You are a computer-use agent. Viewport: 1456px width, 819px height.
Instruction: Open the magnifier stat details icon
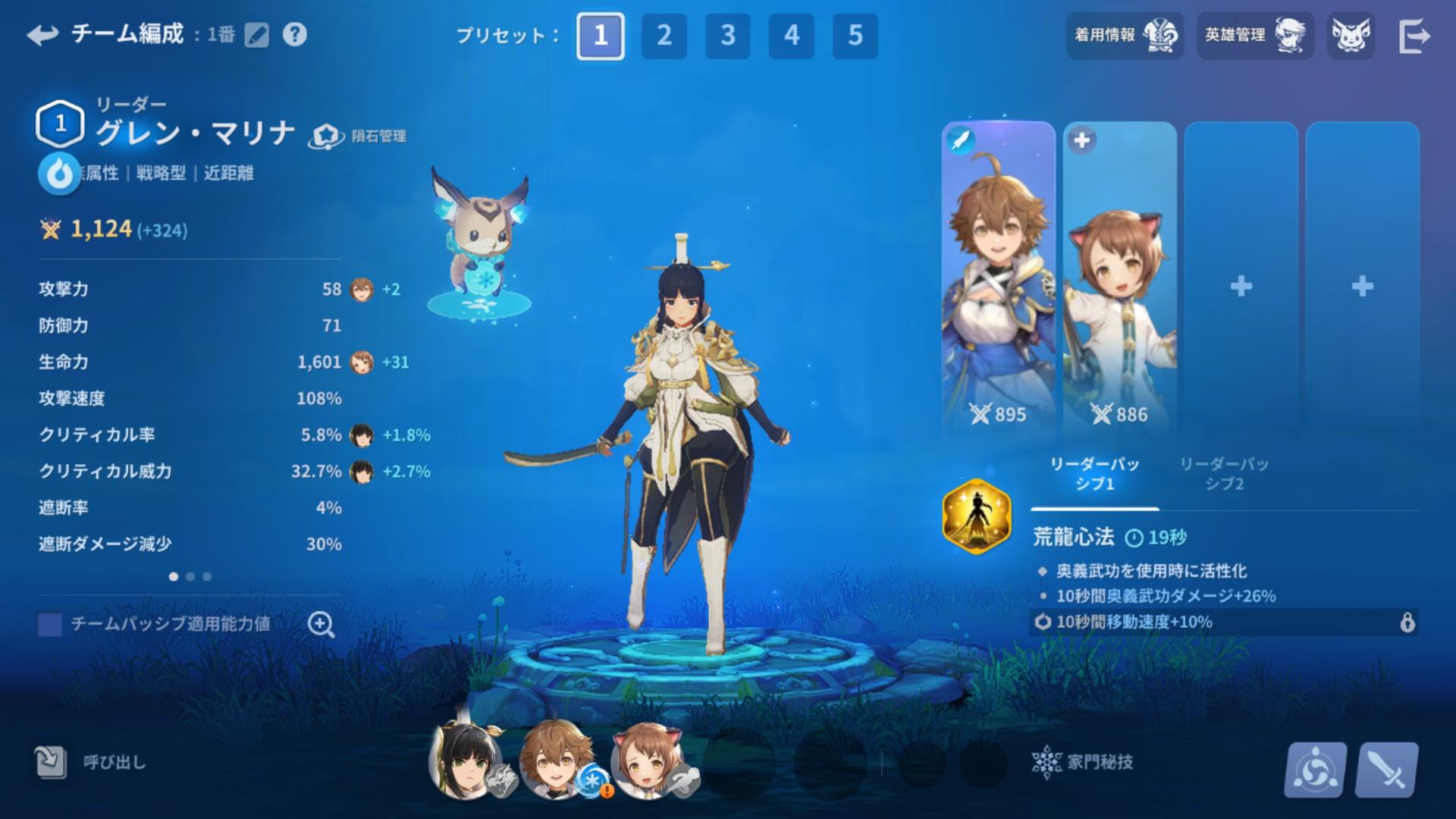tap(321, 624)
